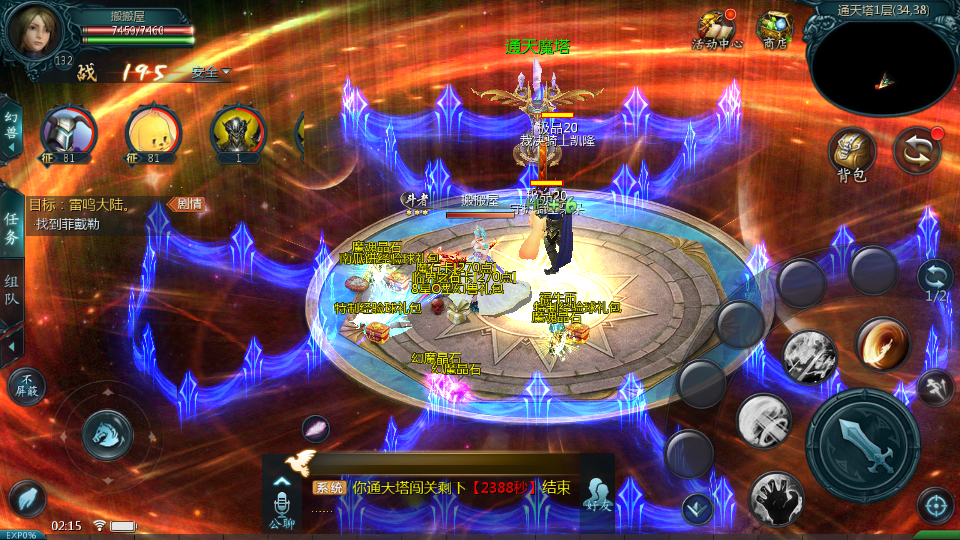Select the armored knight pet portrait
This screenshot has width=960, height=540.
coord(68,132)
